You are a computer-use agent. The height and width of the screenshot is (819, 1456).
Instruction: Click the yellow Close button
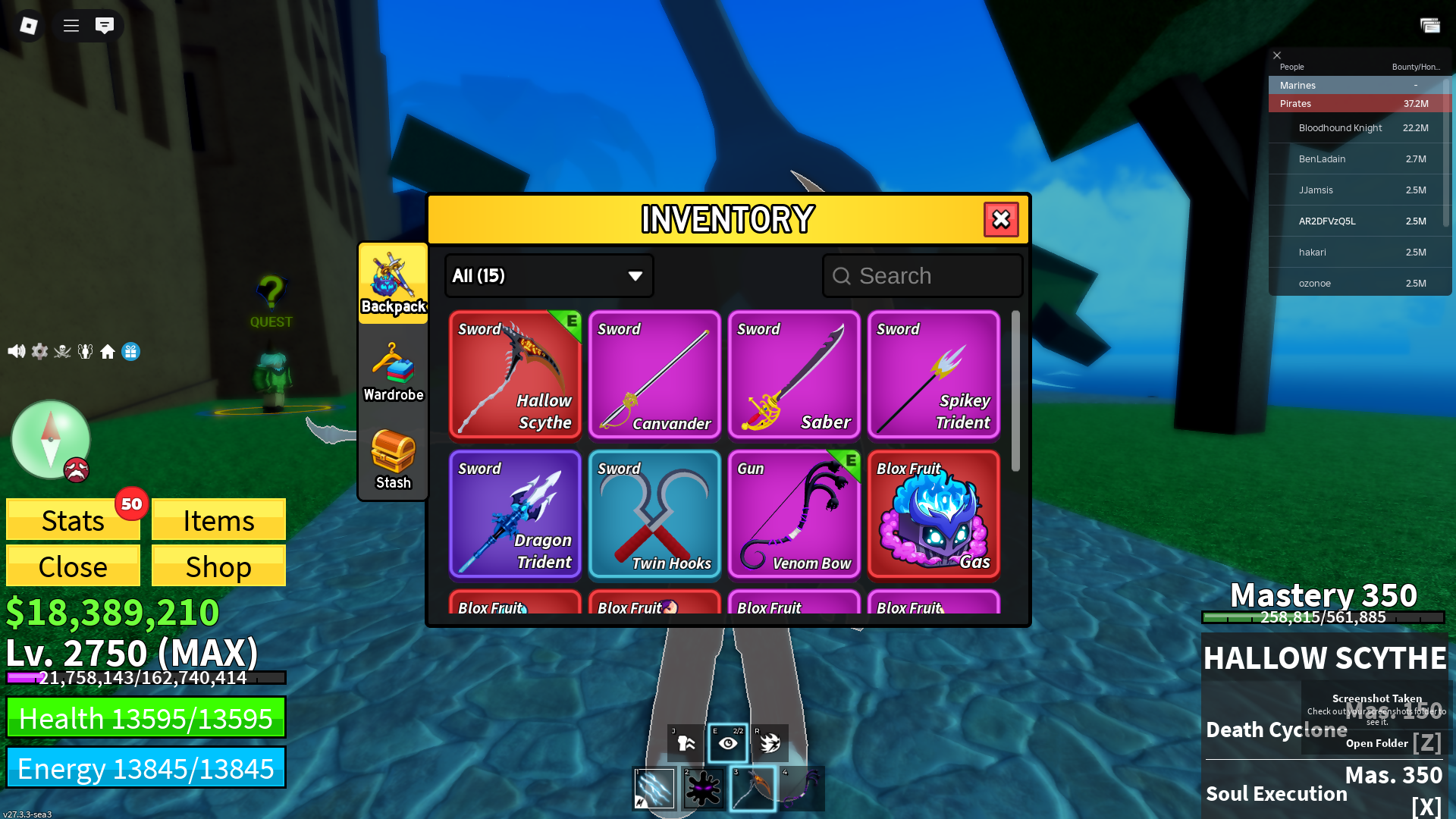(x=73, y=566)
